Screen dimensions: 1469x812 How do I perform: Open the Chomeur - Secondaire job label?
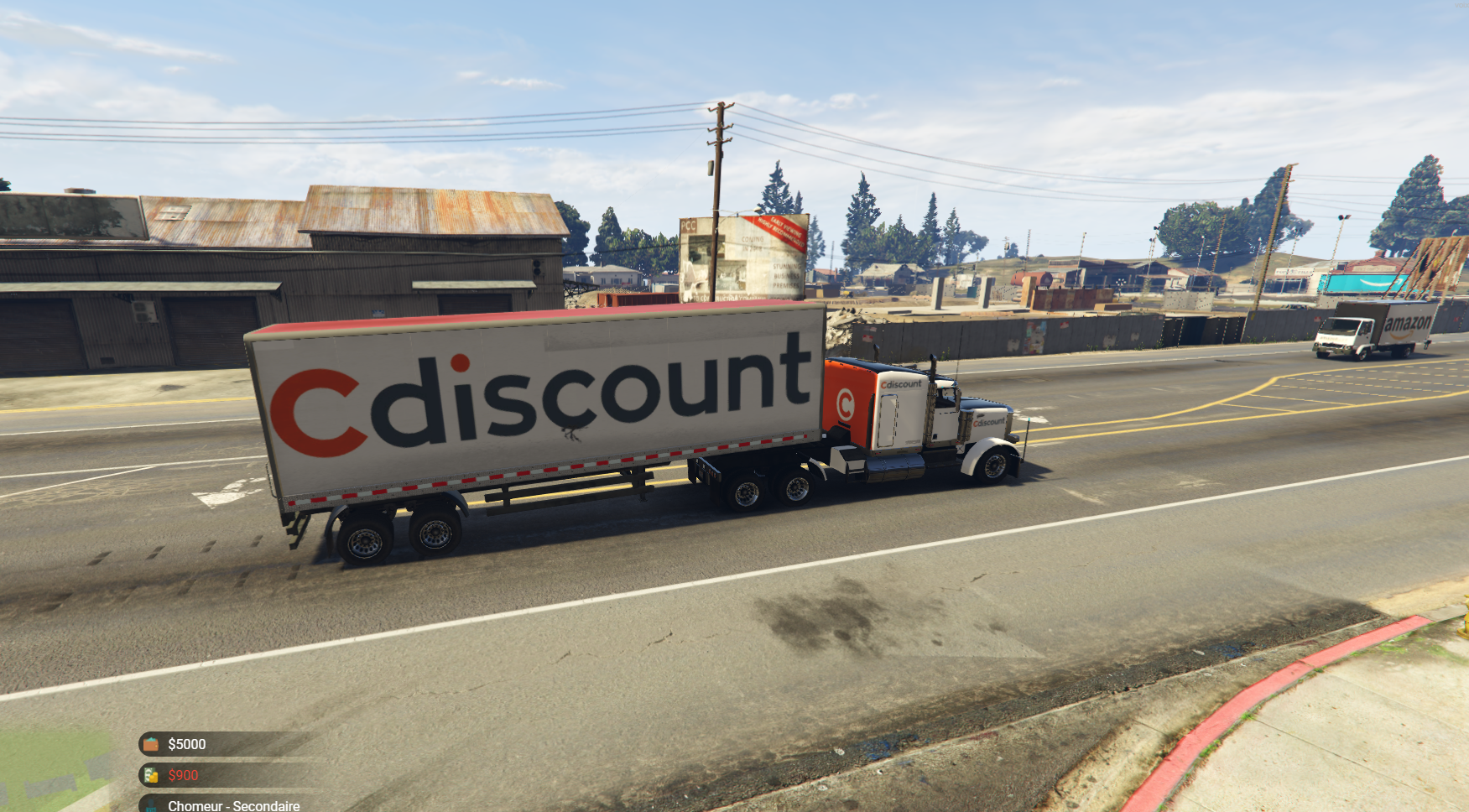[233, 805]
